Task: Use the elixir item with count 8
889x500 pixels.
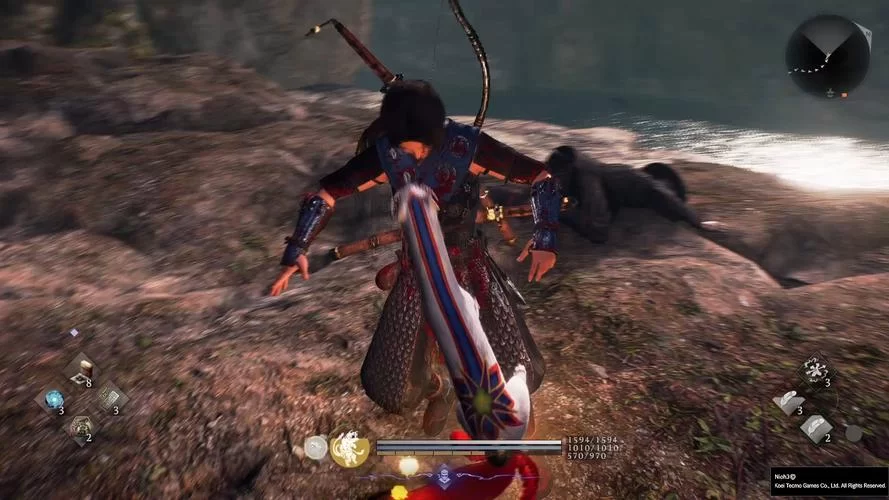Action: (81, 370)
